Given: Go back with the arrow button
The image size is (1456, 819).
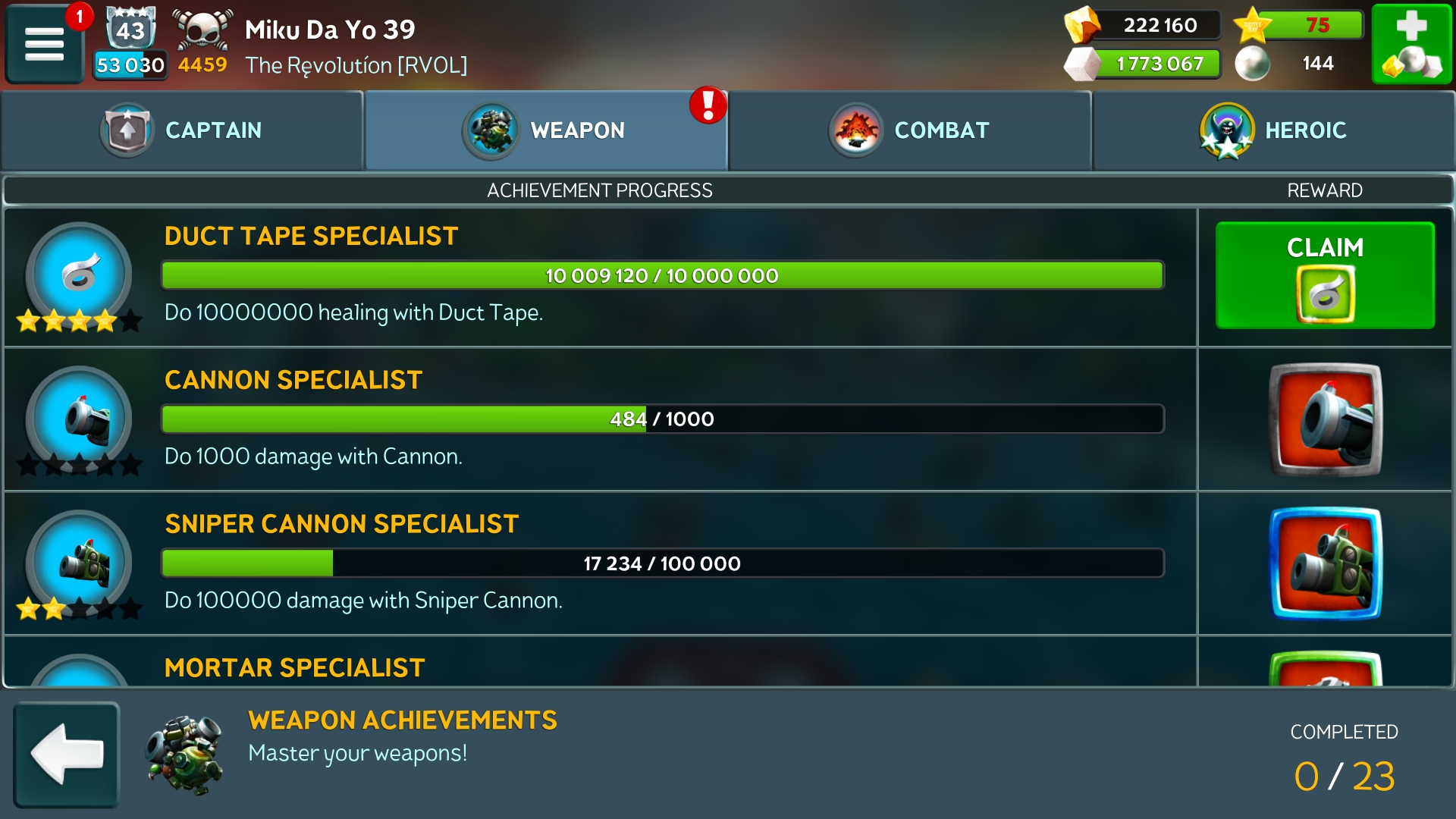Looking at the screenshot, I should 67,754.
